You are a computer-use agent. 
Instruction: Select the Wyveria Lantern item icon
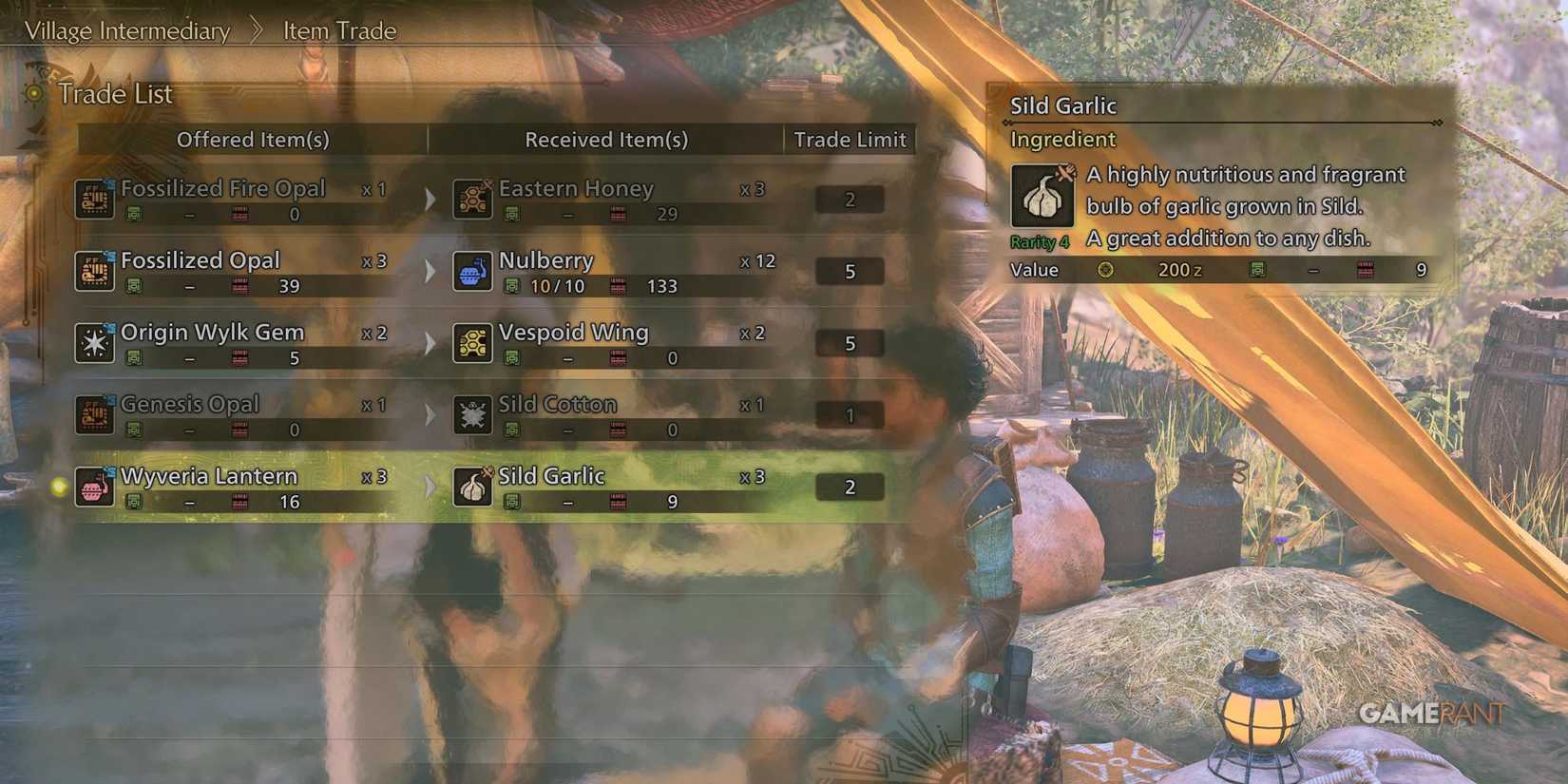click(93, 487)
